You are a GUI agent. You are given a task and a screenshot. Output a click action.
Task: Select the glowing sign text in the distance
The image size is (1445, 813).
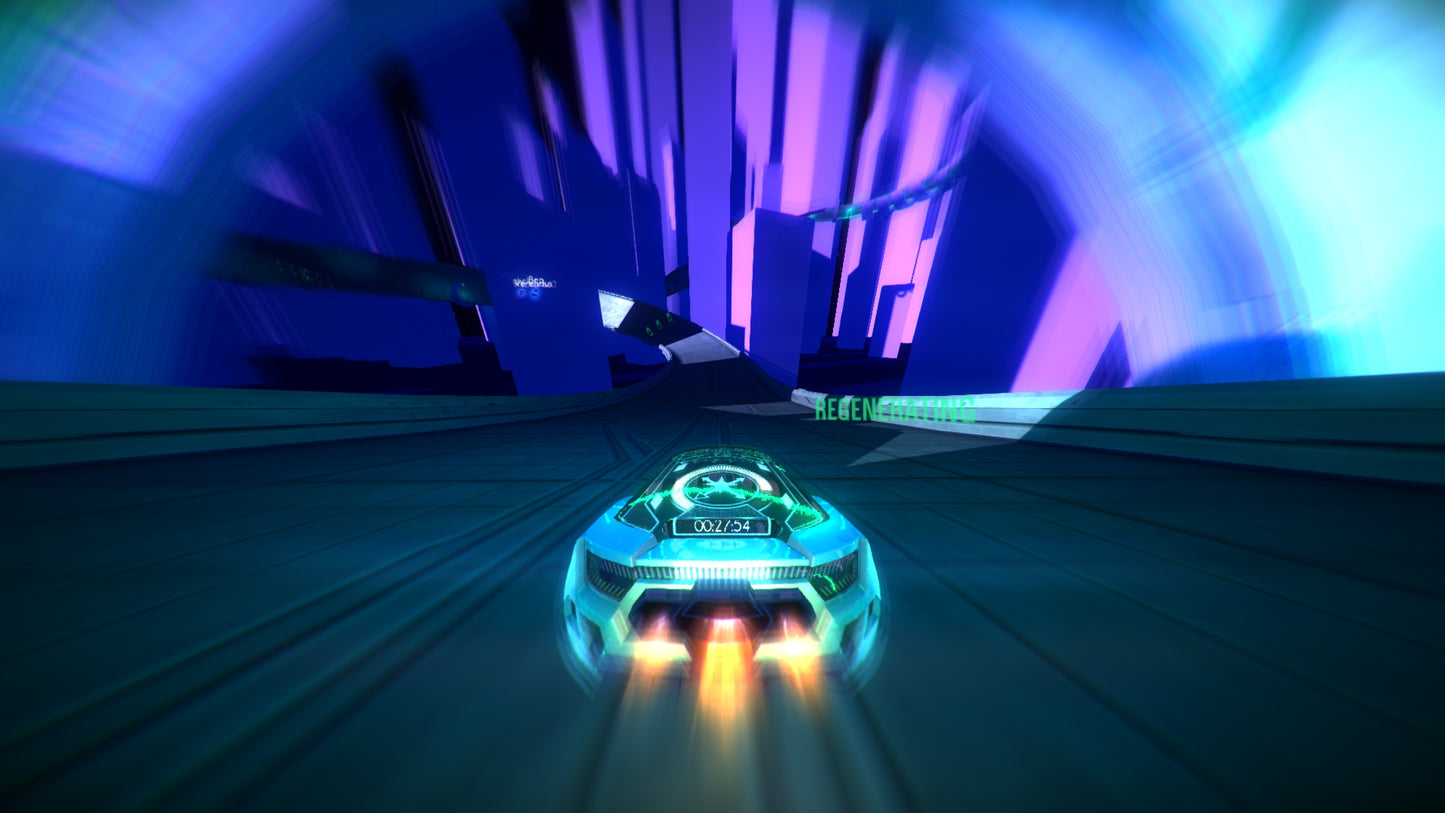click(533, 283)
